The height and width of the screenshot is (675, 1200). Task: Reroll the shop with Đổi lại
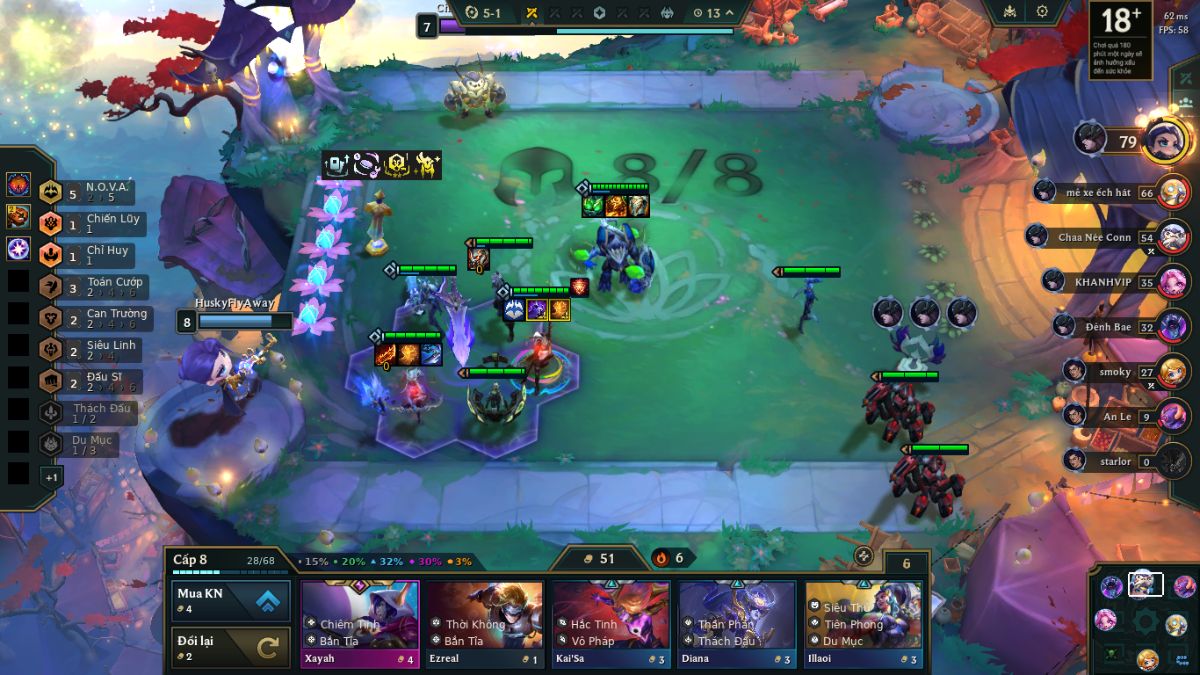[231, 647]
